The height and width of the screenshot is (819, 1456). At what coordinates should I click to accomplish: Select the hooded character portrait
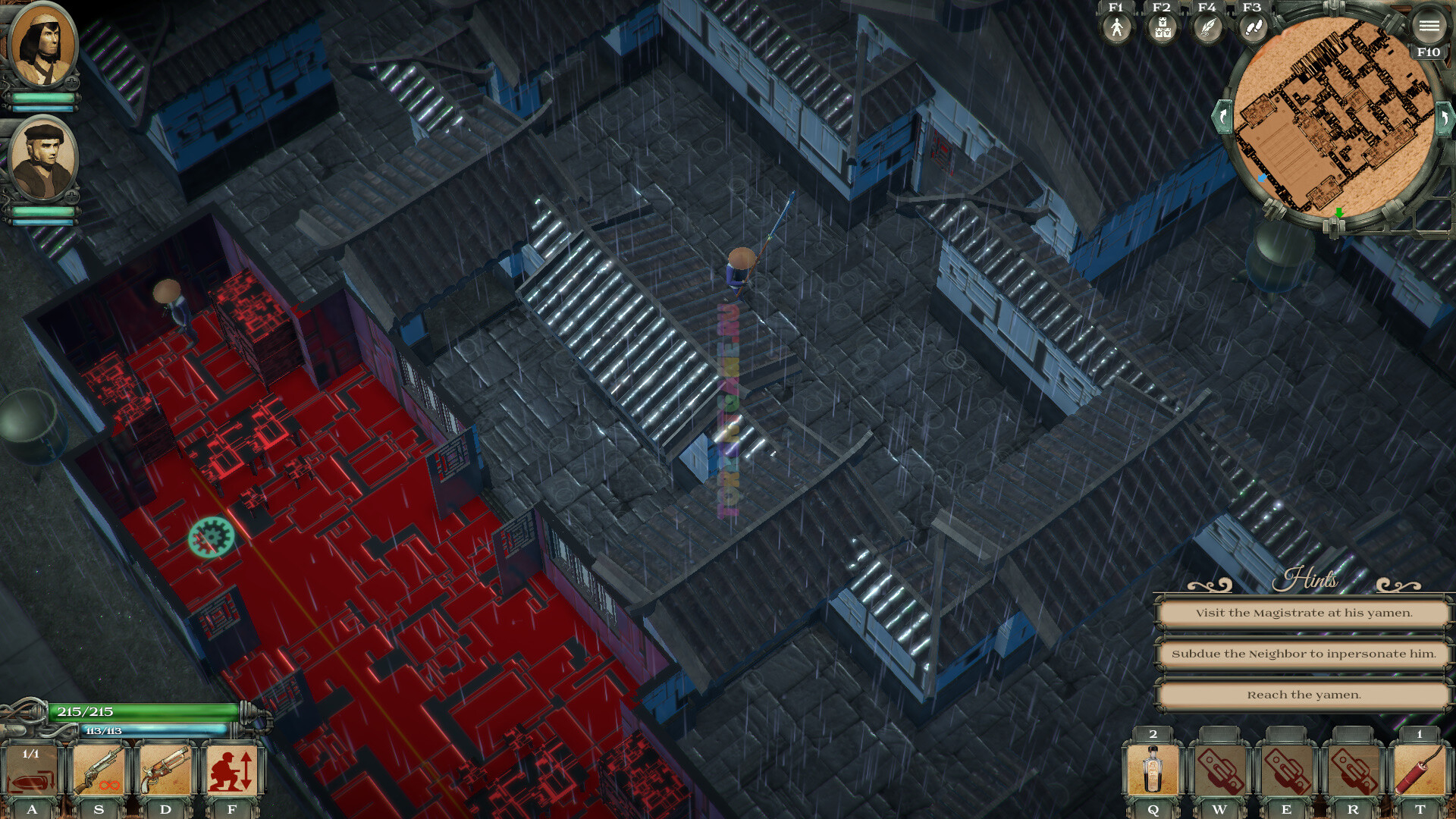42,47
